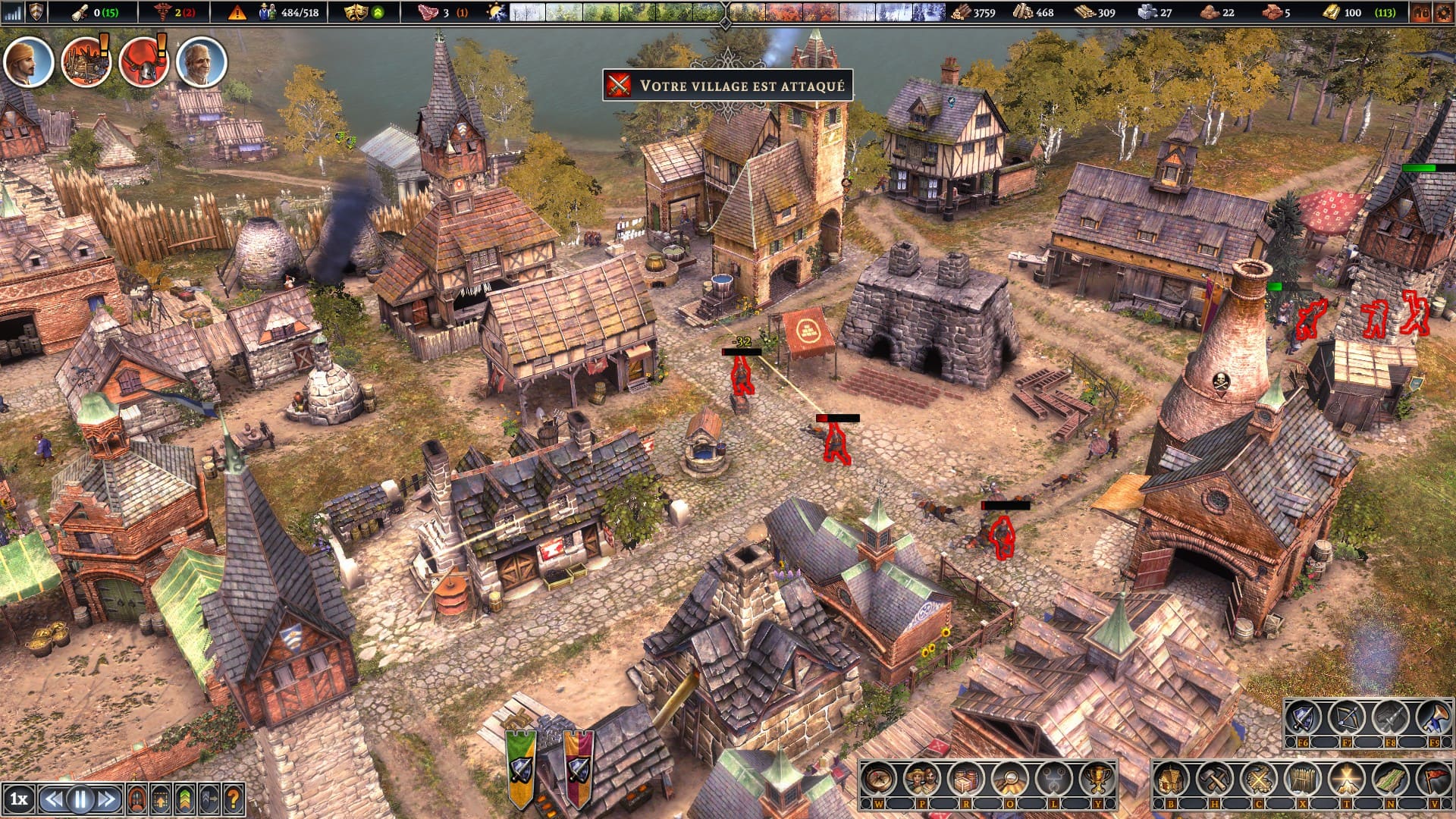Click the sword and shield military command
The image size is (1456, 819).
coord(1303,717)
